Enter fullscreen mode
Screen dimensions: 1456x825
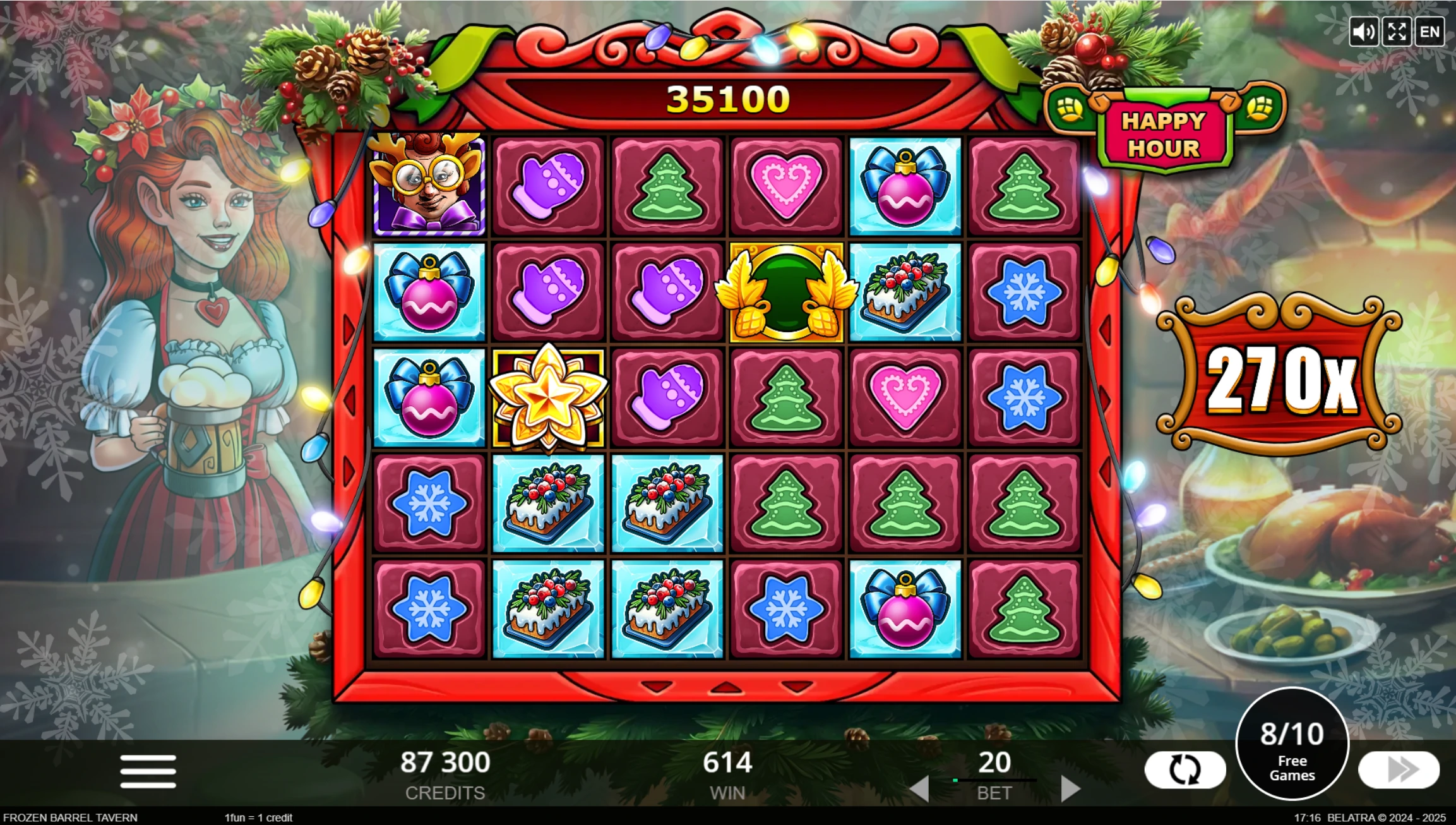pos(1397,32)
